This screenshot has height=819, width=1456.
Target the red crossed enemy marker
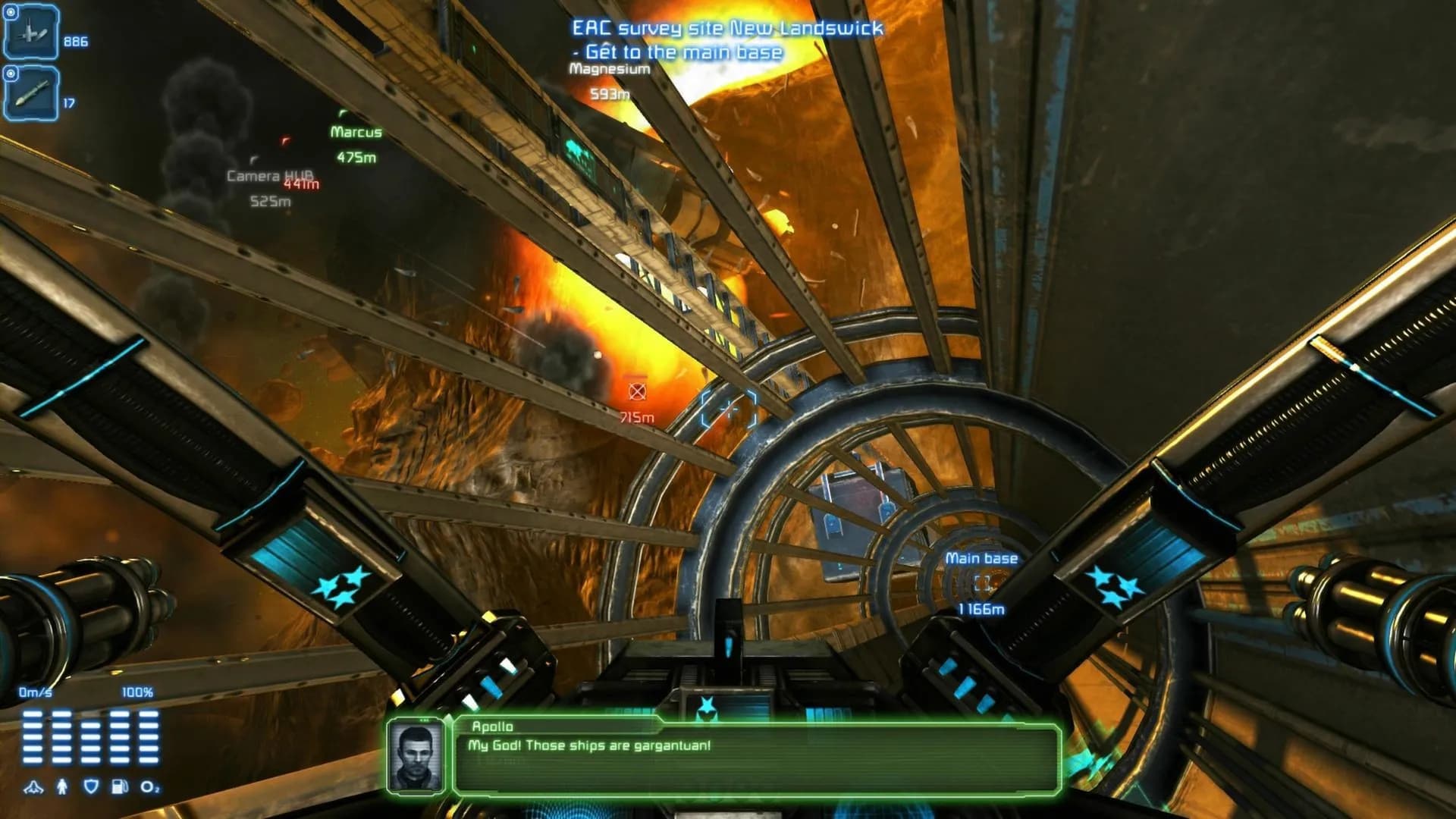point(637,391)
